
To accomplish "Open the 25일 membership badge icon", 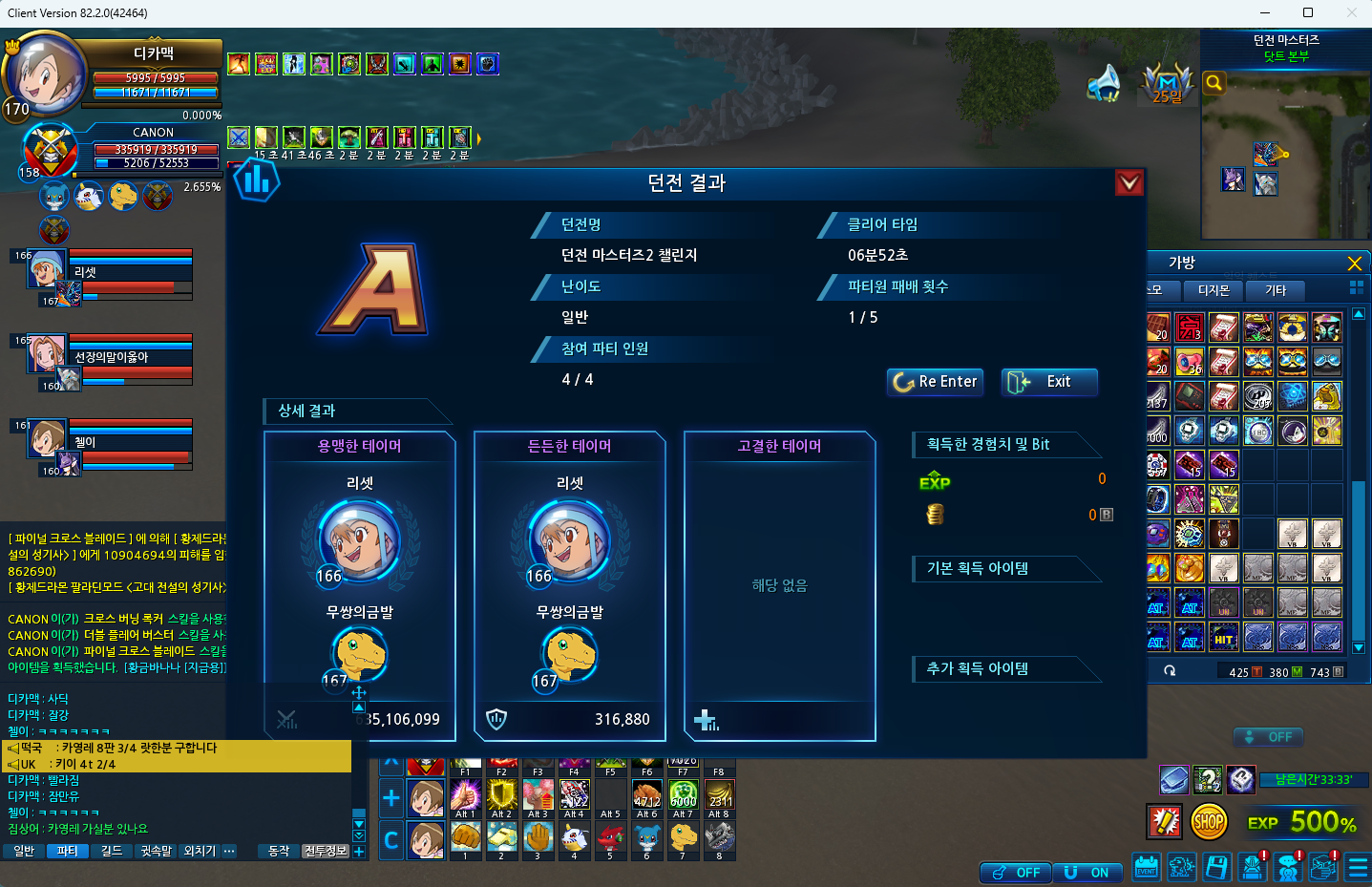I will [1168, 84].
